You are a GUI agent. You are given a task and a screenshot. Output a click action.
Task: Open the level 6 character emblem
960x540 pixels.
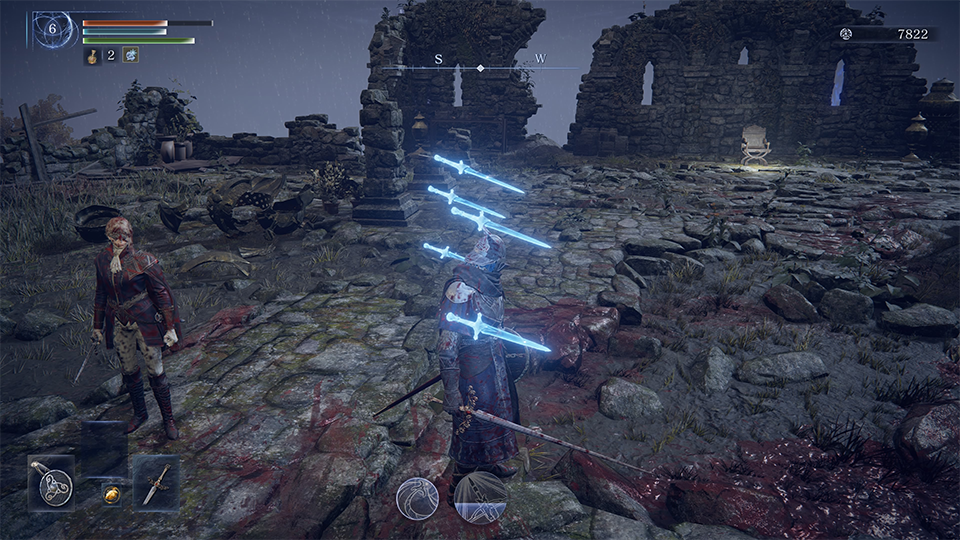(x=53, y=30)
